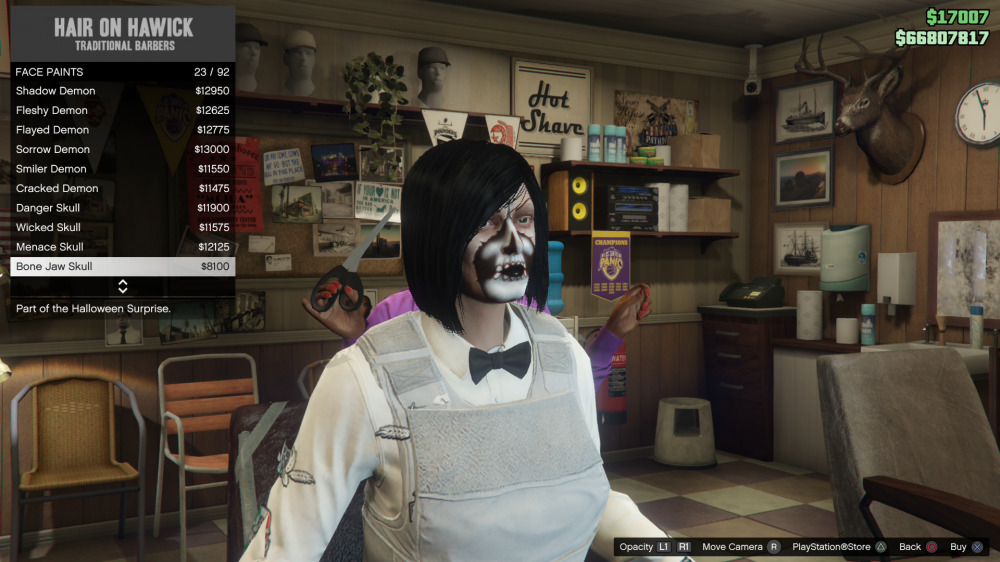Choose the Fleshy Demon face paint
Image resolution: width=1000 pixels, height=562 pixels.
(x=122, y=110)
